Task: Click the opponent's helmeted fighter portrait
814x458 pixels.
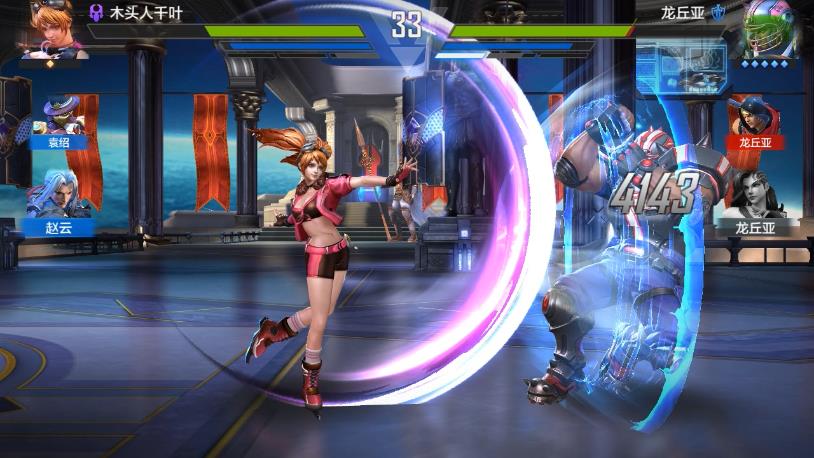Action: pos(770,28)
